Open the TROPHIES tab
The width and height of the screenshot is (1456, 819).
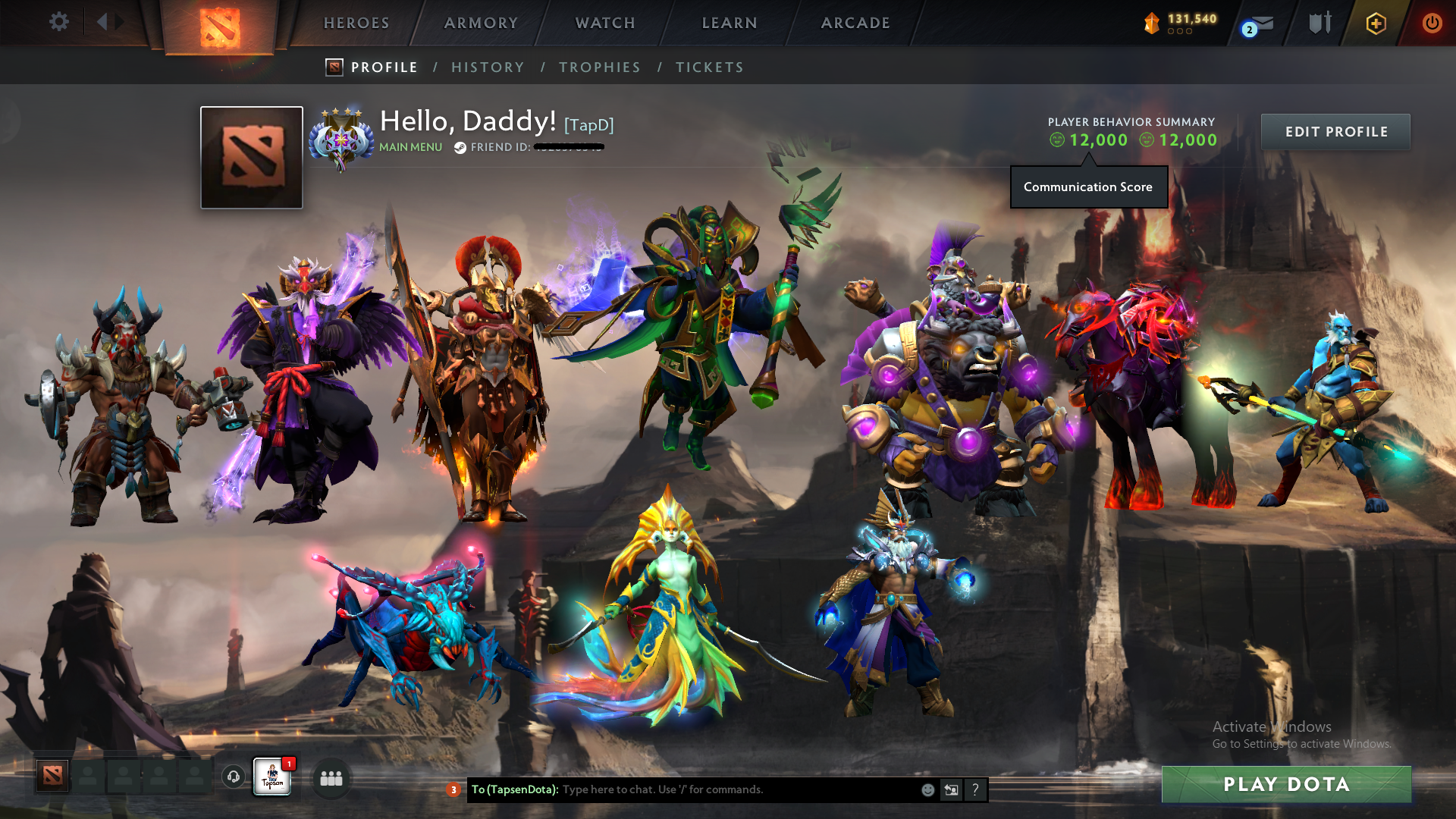[x=599, y=67]
